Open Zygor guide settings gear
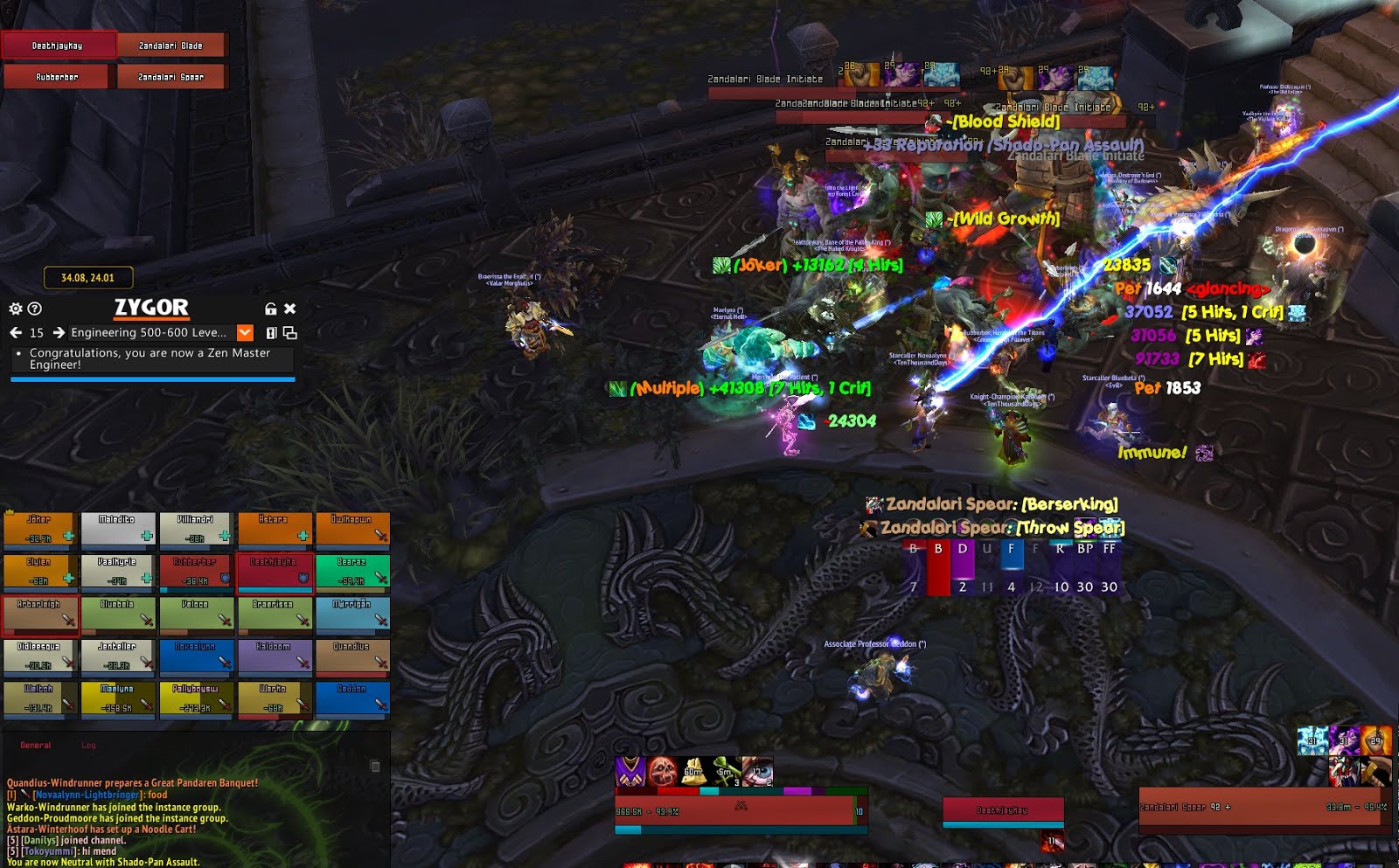The height and width of the screenshot is (868, 1399). [15, 309]
